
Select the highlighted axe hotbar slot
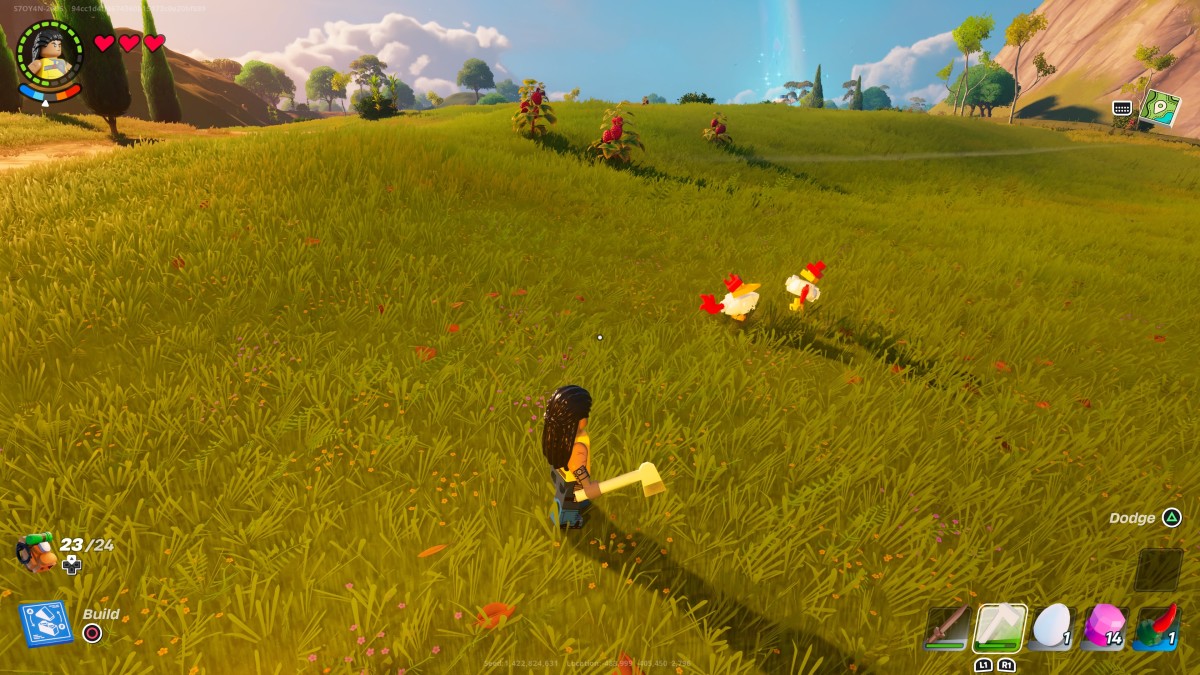coord(999,628)
